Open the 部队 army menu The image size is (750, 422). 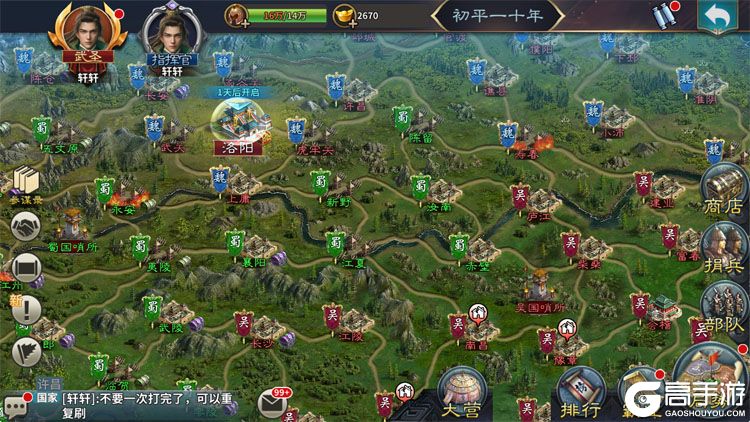pos(724,306)
